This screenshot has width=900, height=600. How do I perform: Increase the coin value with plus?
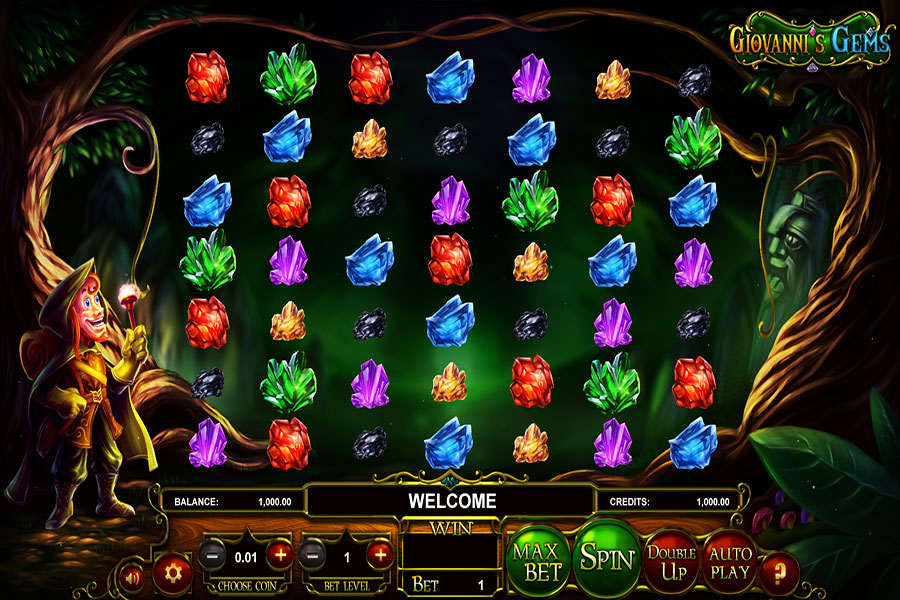click(x=280, y=553)
